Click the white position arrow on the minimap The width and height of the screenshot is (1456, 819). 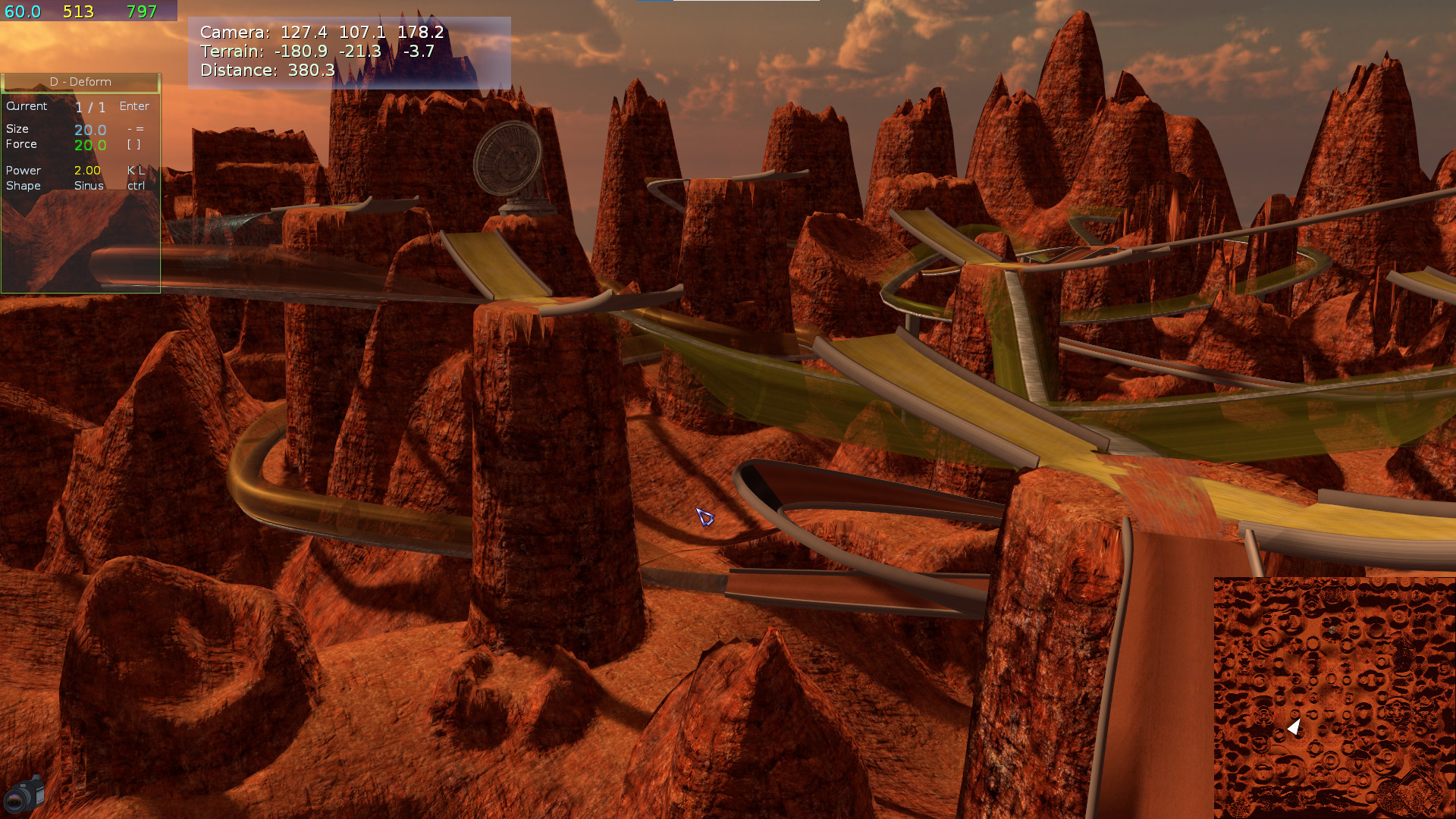(1294, 727)
